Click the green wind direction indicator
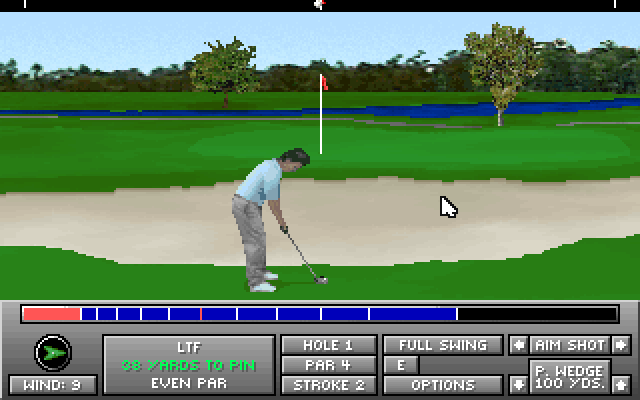The height and width of the screenshot is (400, 640). click(52, 352)
